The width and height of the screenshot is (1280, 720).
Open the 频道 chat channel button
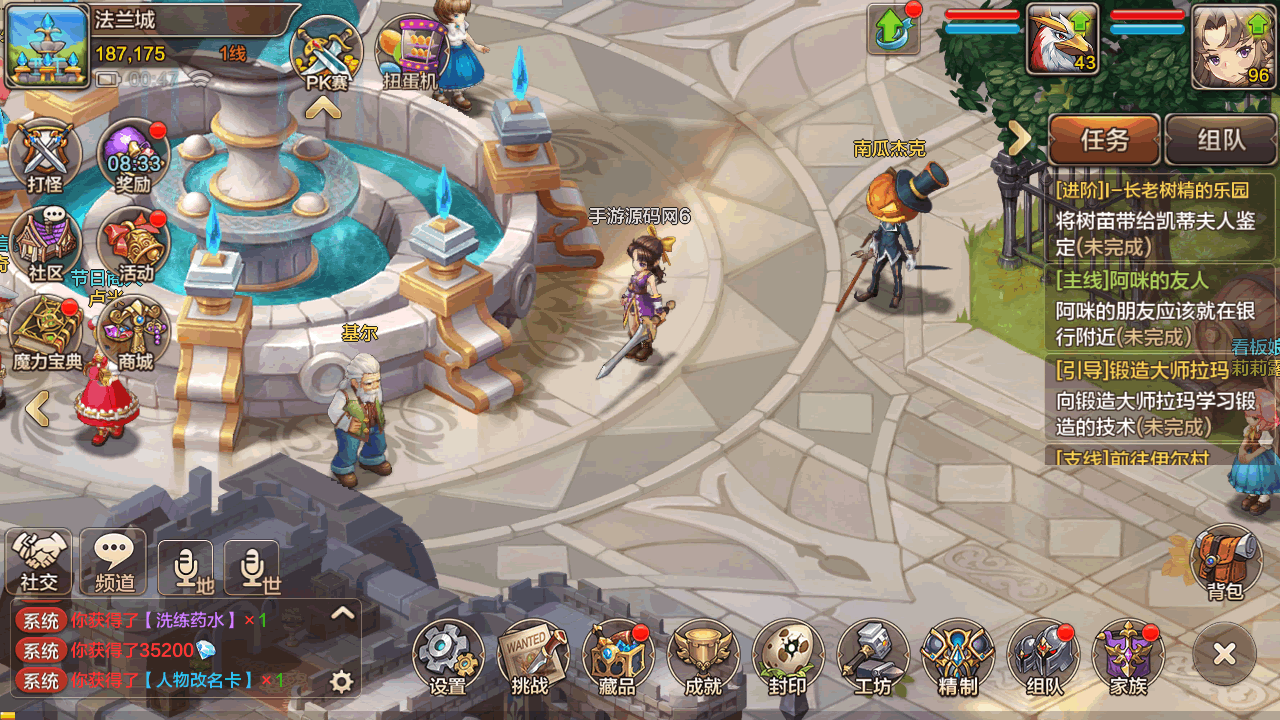click(x=114, y=562)
